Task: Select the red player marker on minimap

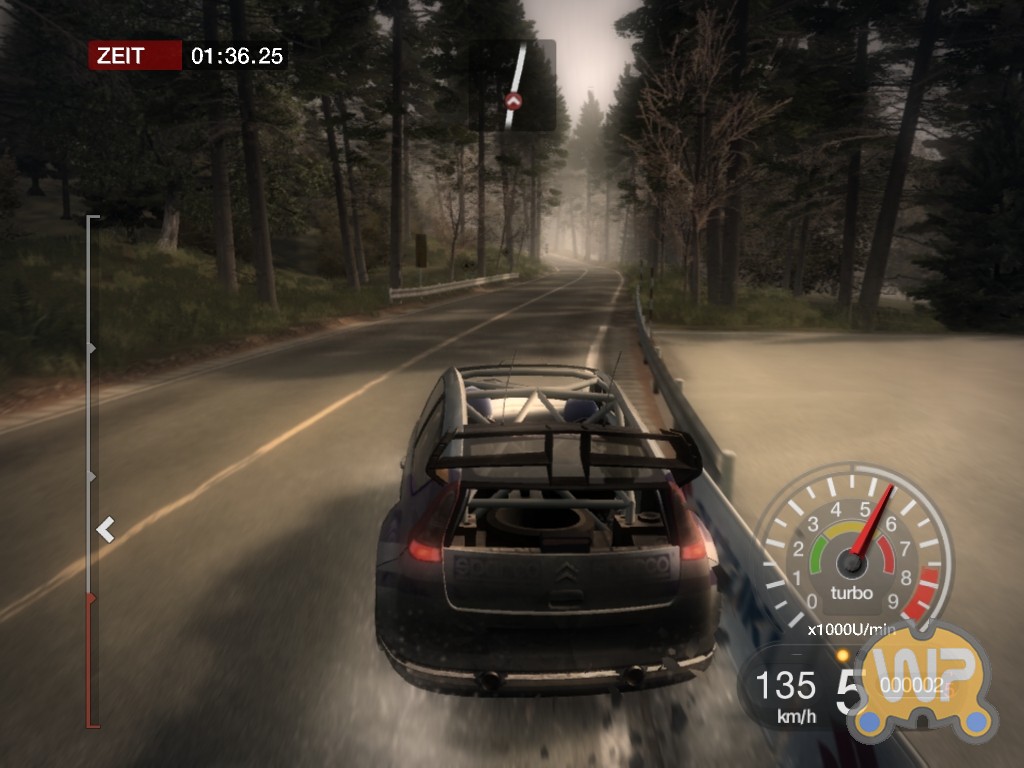Action: 513,101
